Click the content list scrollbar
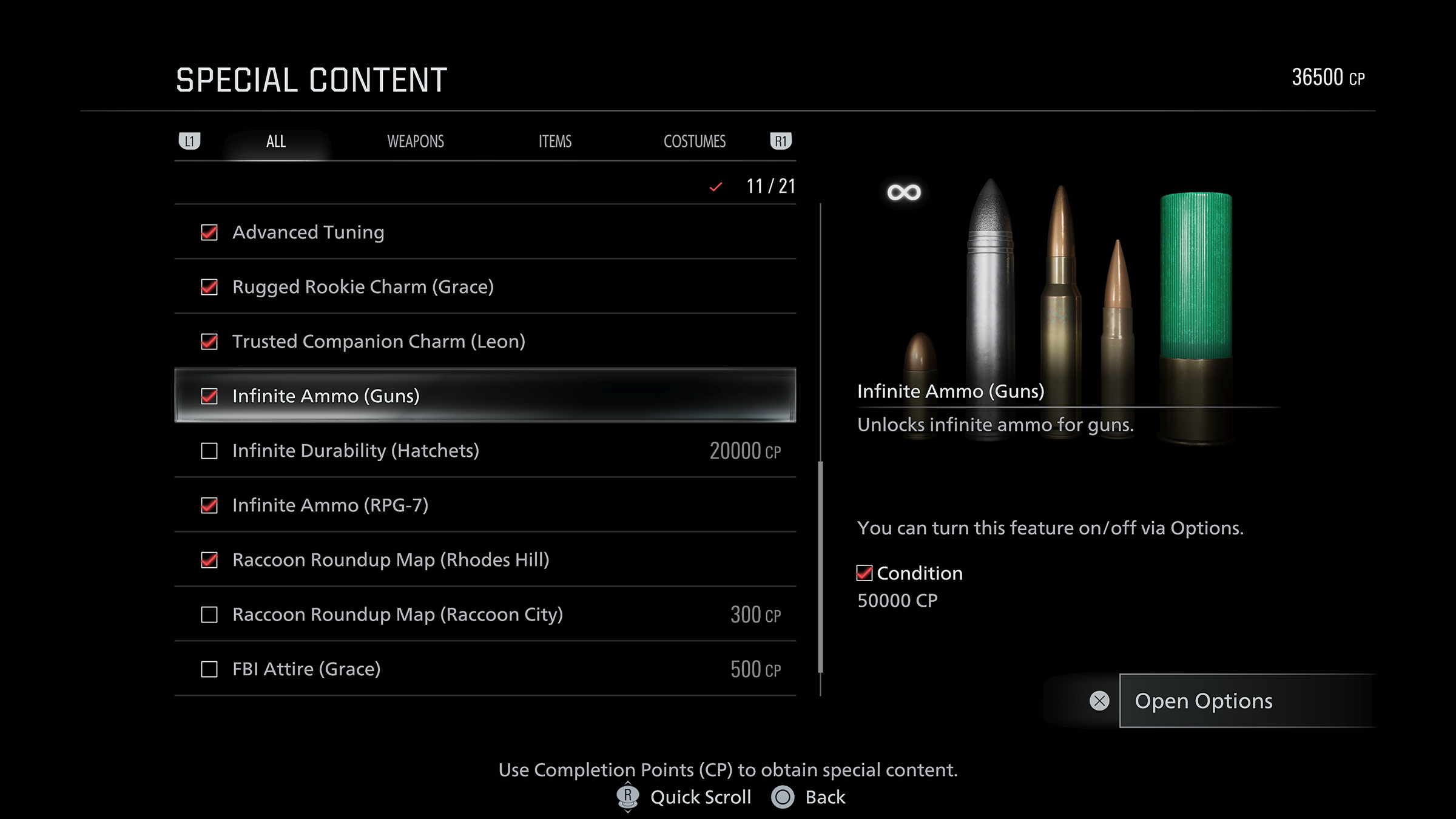 pyautogui.click(x=820, y=567)
